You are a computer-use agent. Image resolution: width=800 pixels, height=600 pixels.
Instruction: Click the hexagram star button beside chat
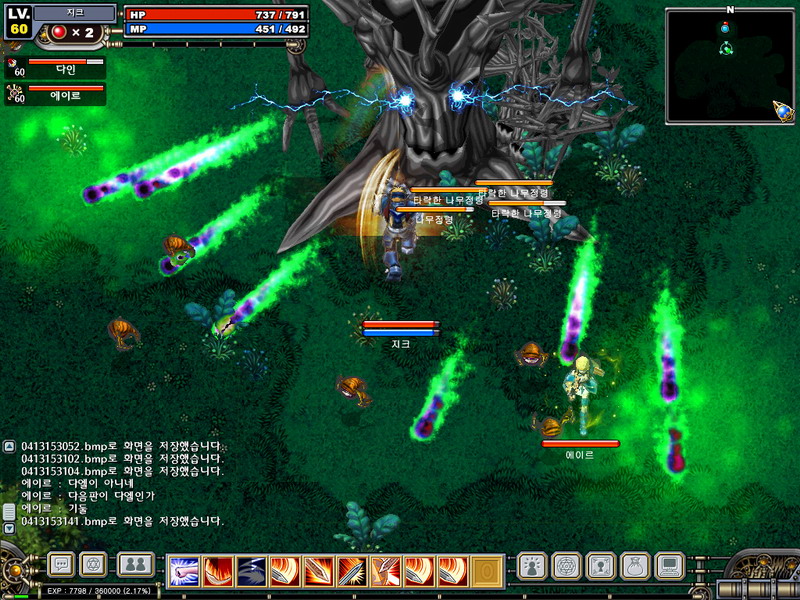93,565
